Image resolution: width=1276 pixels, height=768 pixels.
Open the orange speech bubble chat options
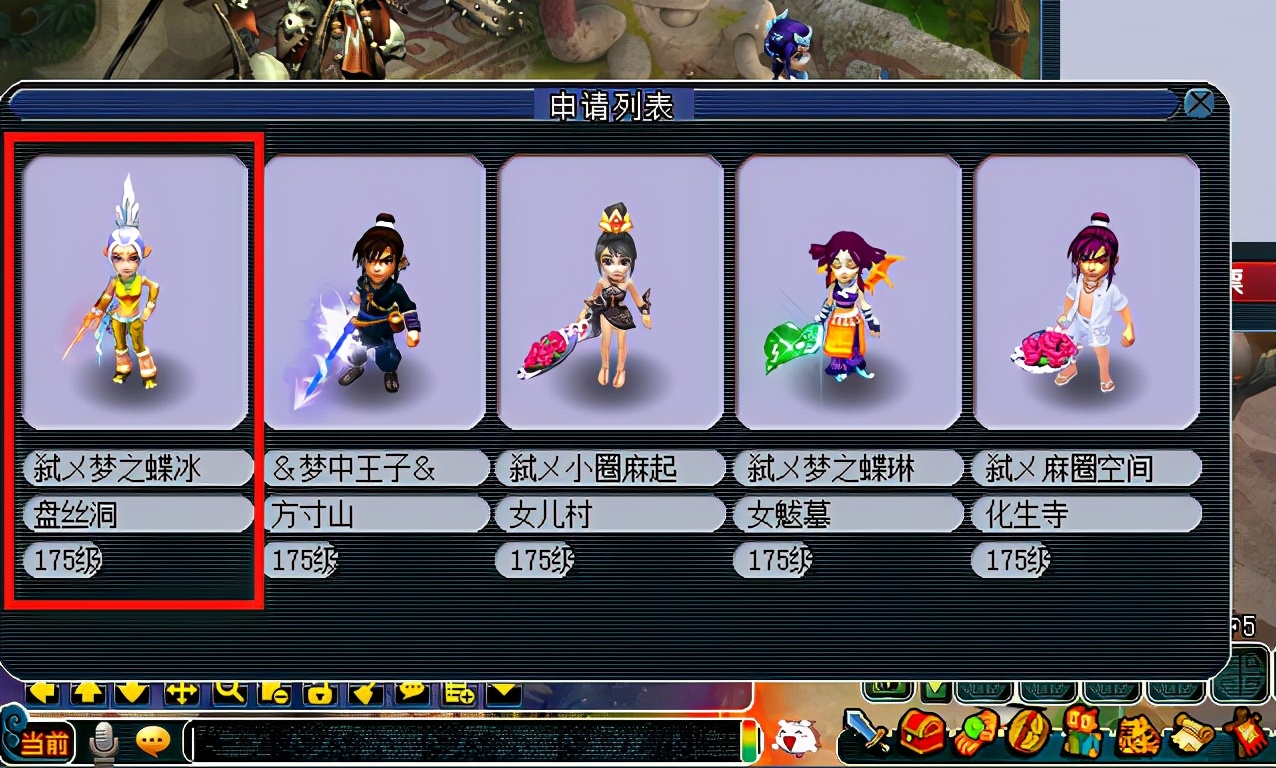[x=153, y=741]
